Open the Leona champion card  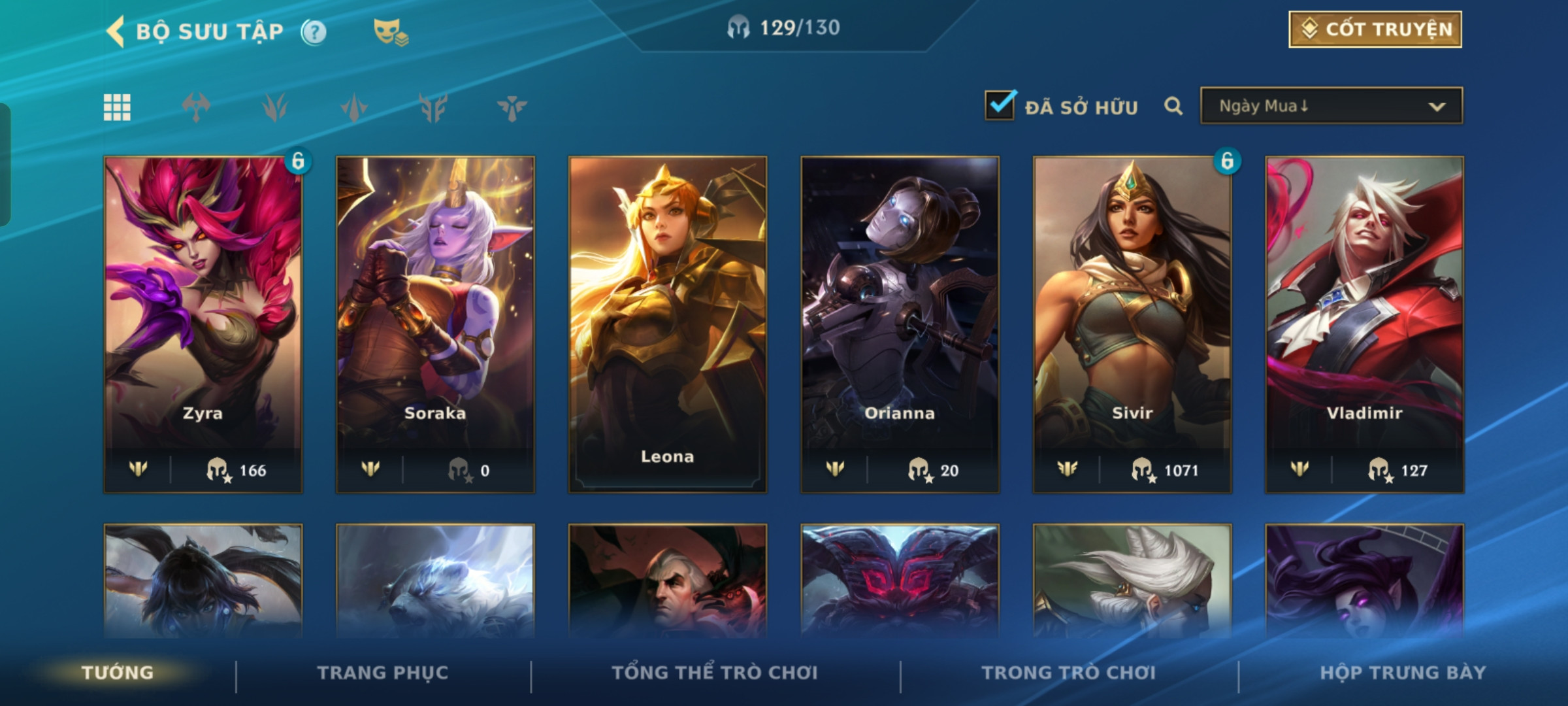[x=667, y=324]
